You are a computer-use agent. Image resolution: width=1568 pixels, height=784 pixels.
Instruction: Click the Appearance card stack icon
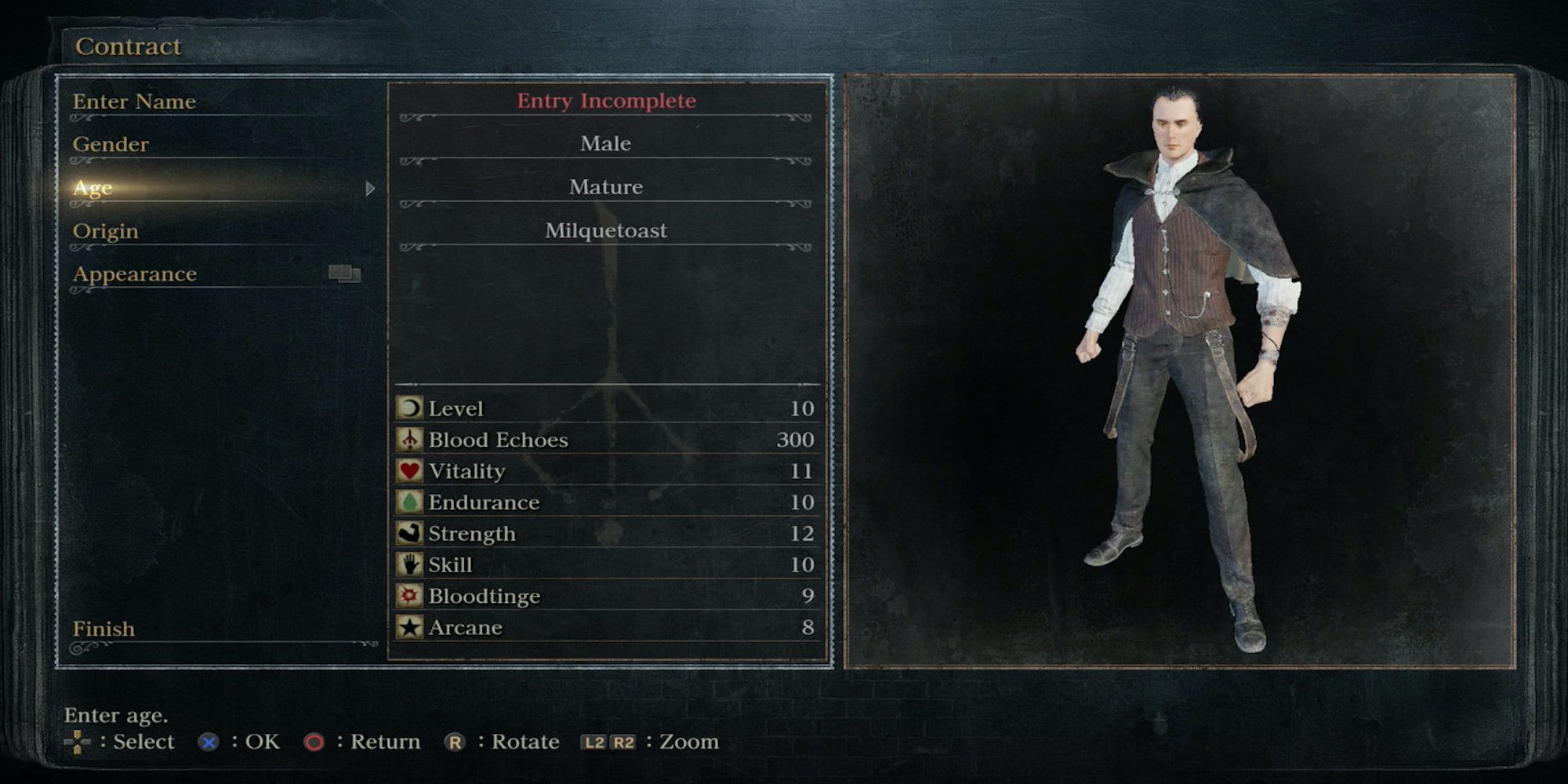tap(343, 274)
